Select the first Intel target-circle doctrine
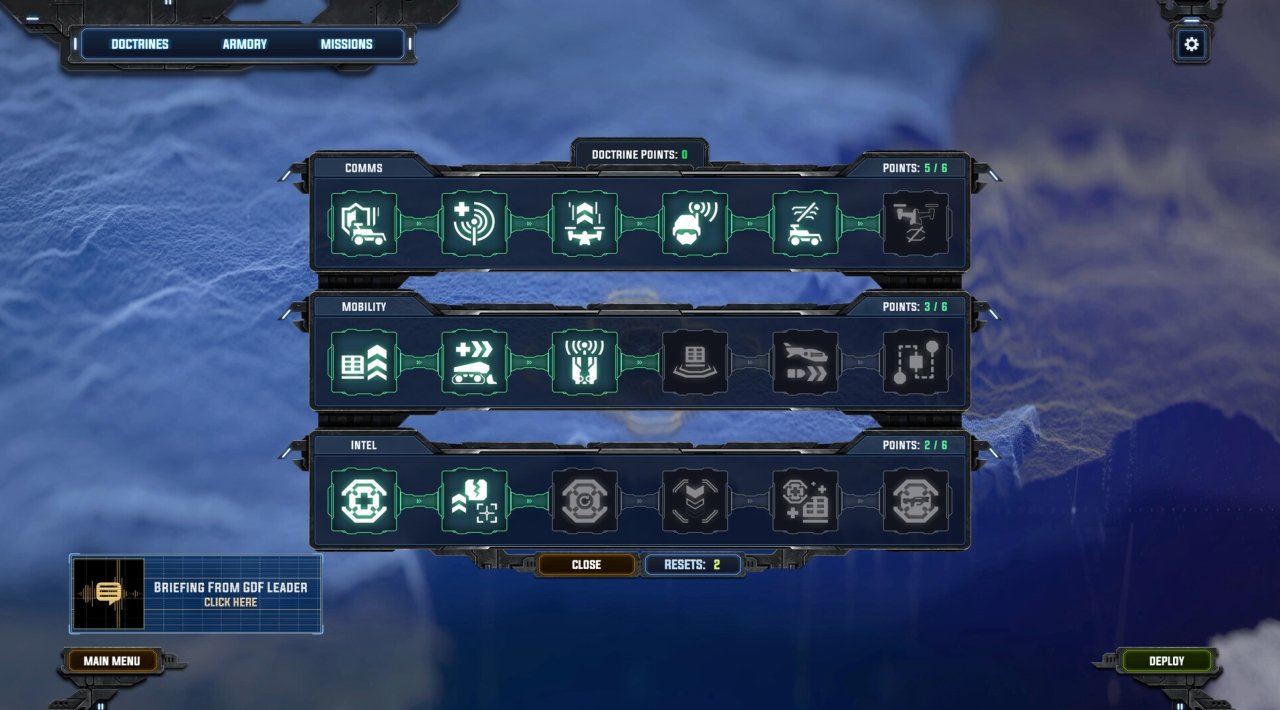This screenshot has width=1280, height=710. (x=364, y=501)
